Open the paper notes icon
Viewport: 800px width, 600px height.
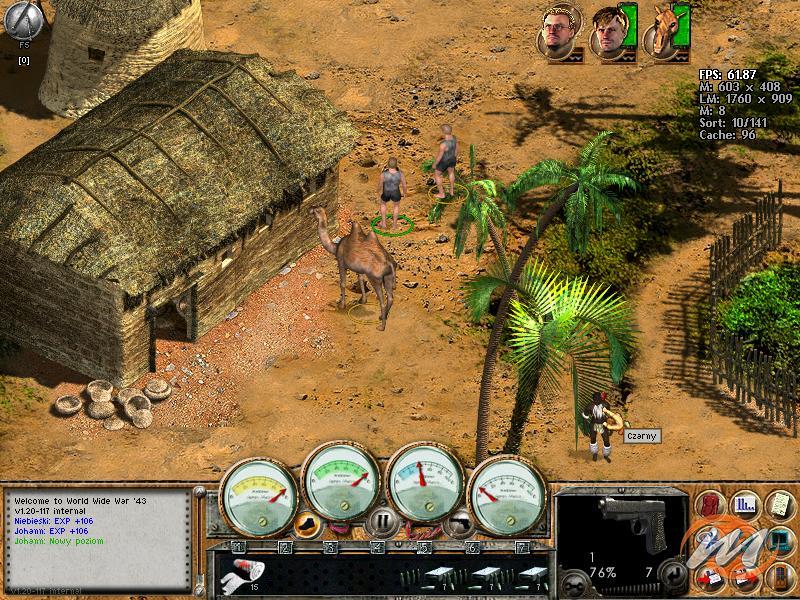[777, 503]
